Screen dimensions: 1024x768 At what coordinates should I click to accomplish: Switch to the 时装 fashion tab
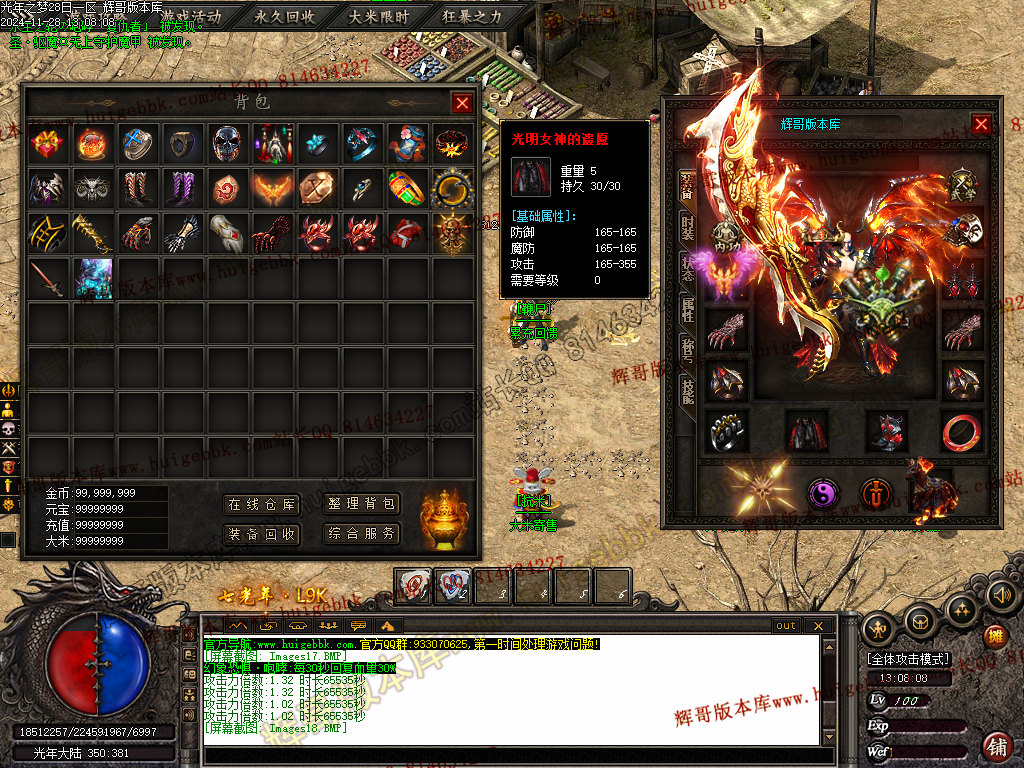click(687, 229)
